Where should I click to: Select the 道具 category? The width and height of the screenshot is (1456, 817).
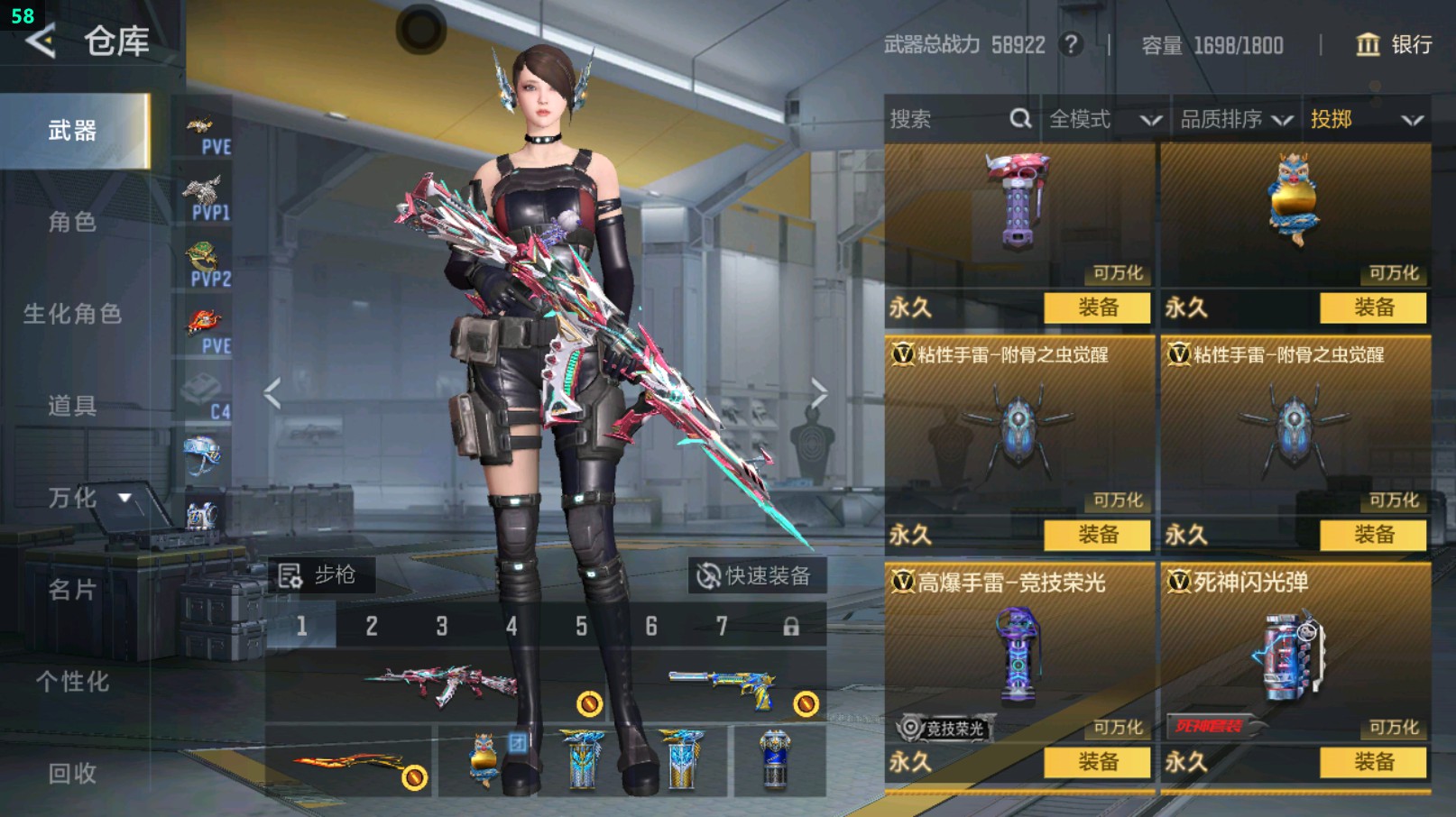[x=72, y=406]
